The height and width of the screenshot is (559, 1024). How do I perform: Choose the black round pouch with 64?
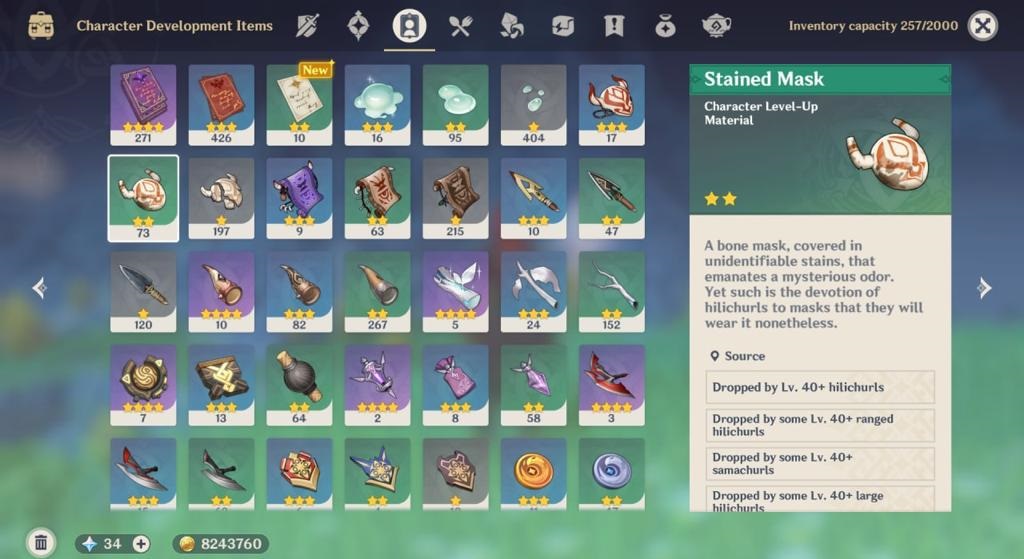[299, 385]
